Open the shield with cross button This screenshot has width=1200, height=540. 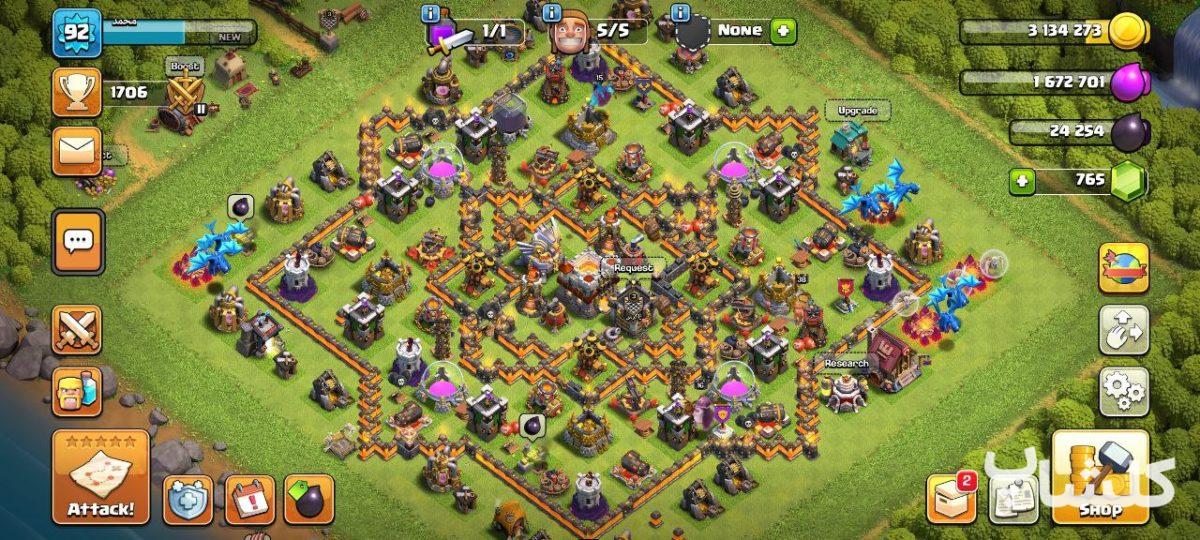coord(188,498)
